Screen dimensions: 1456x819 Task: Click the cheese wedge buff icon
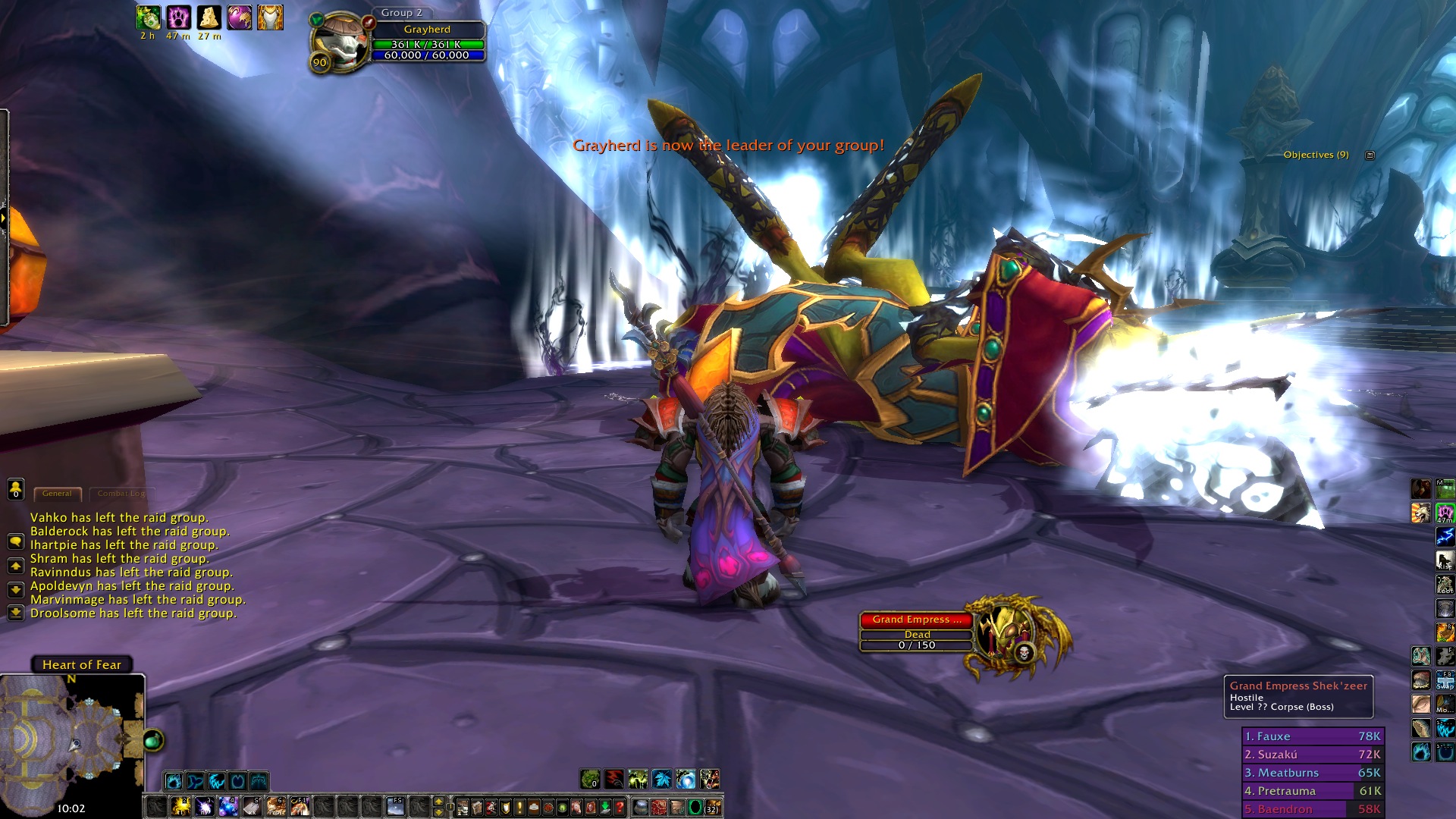pos(209,17)
